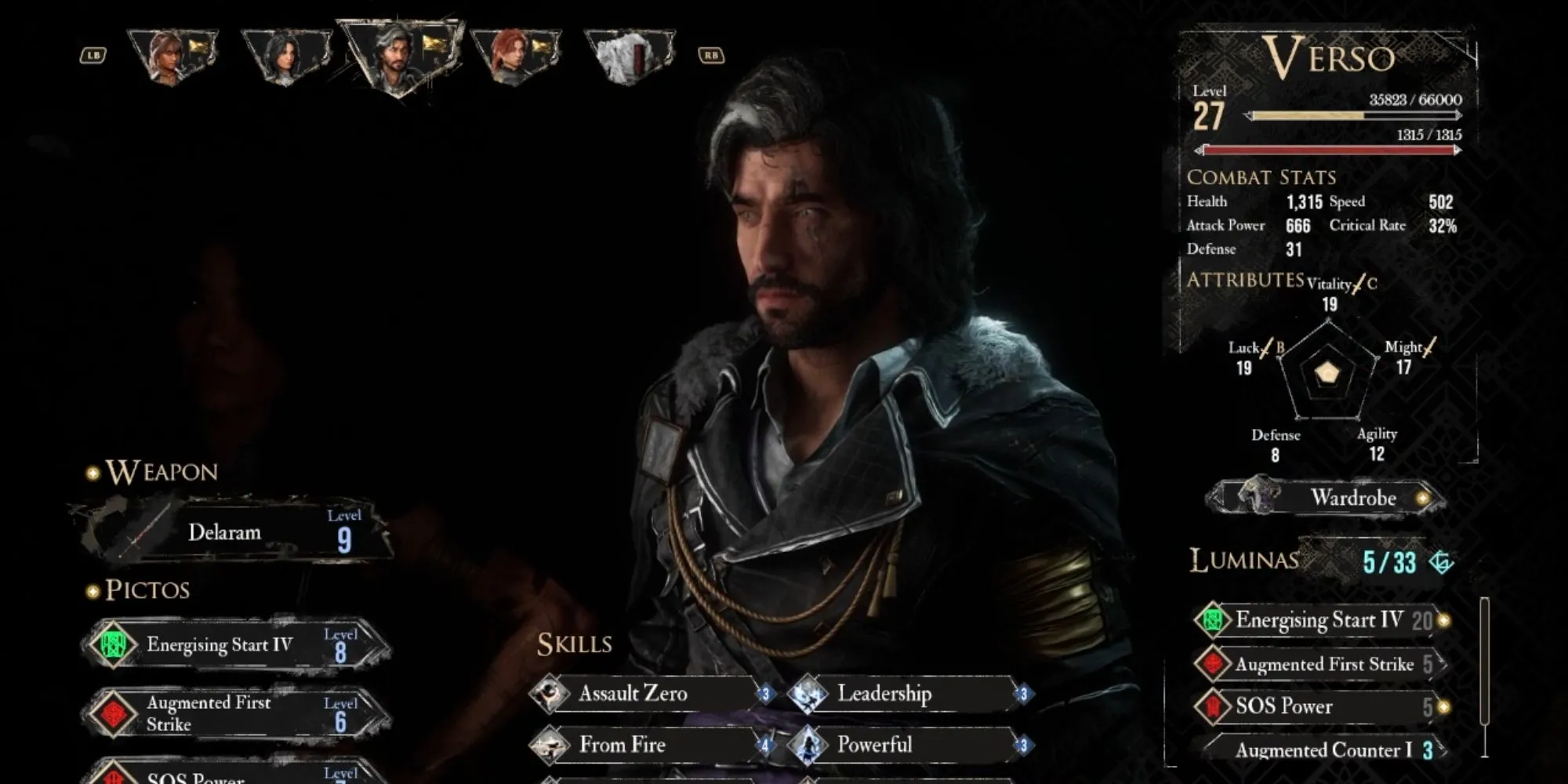This screenshot has width=1568, height=784.
Task: Open the Pictos section header
Action: (147, 590)
